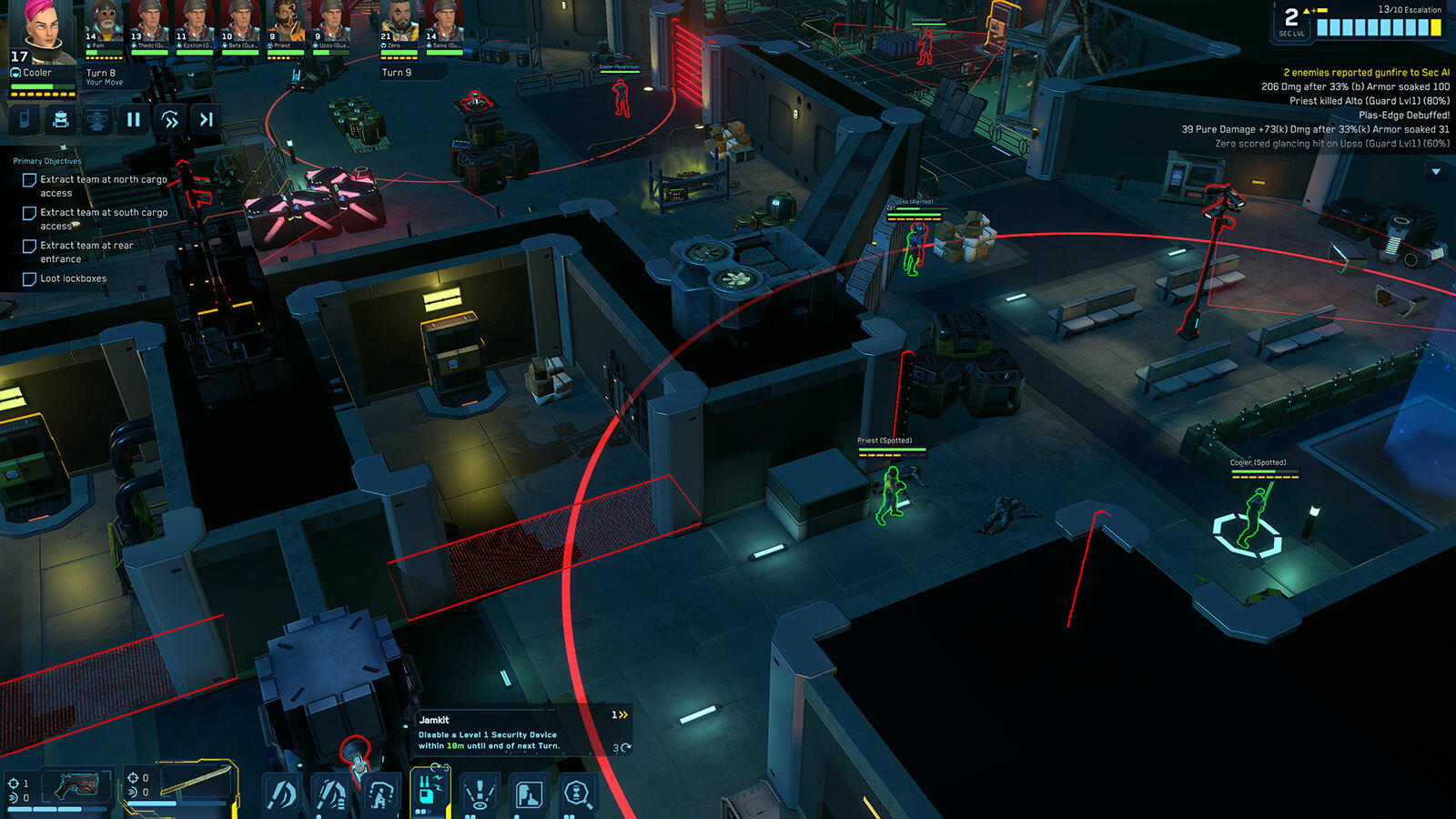
Task: Activate the stair-climbing silhouette ability icon
Action: tap(380, 794)
